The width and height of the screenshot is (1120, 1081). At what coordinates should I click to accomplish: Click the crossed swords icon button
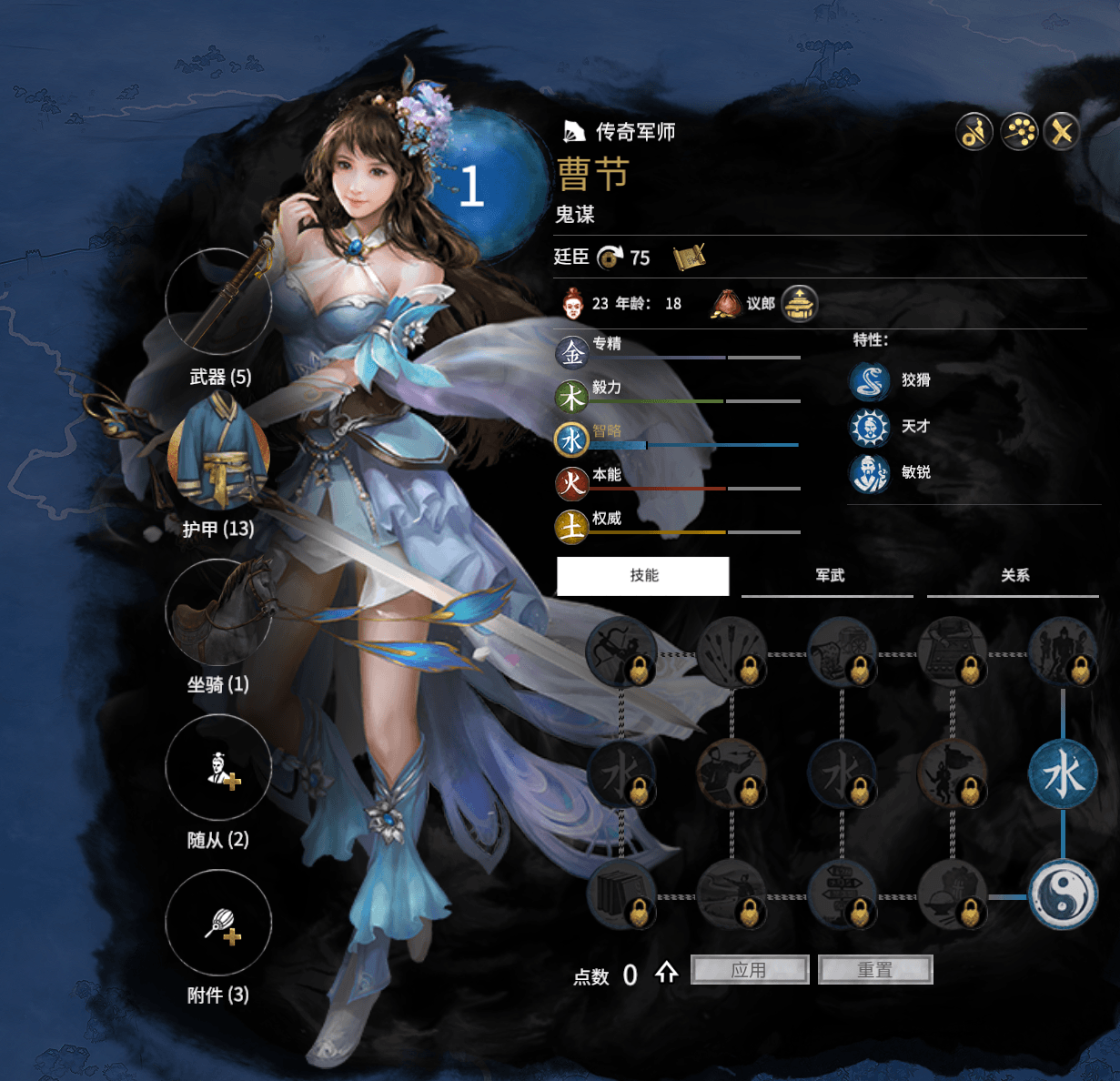tap(1062, 133)
